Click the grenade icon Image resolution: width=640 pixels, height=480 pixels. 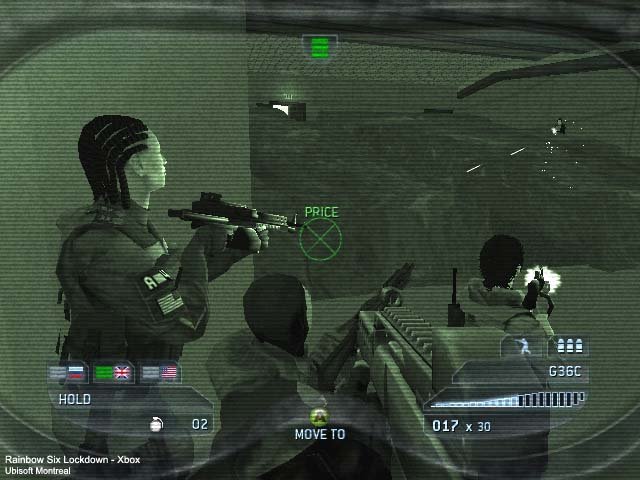point(156,424)
